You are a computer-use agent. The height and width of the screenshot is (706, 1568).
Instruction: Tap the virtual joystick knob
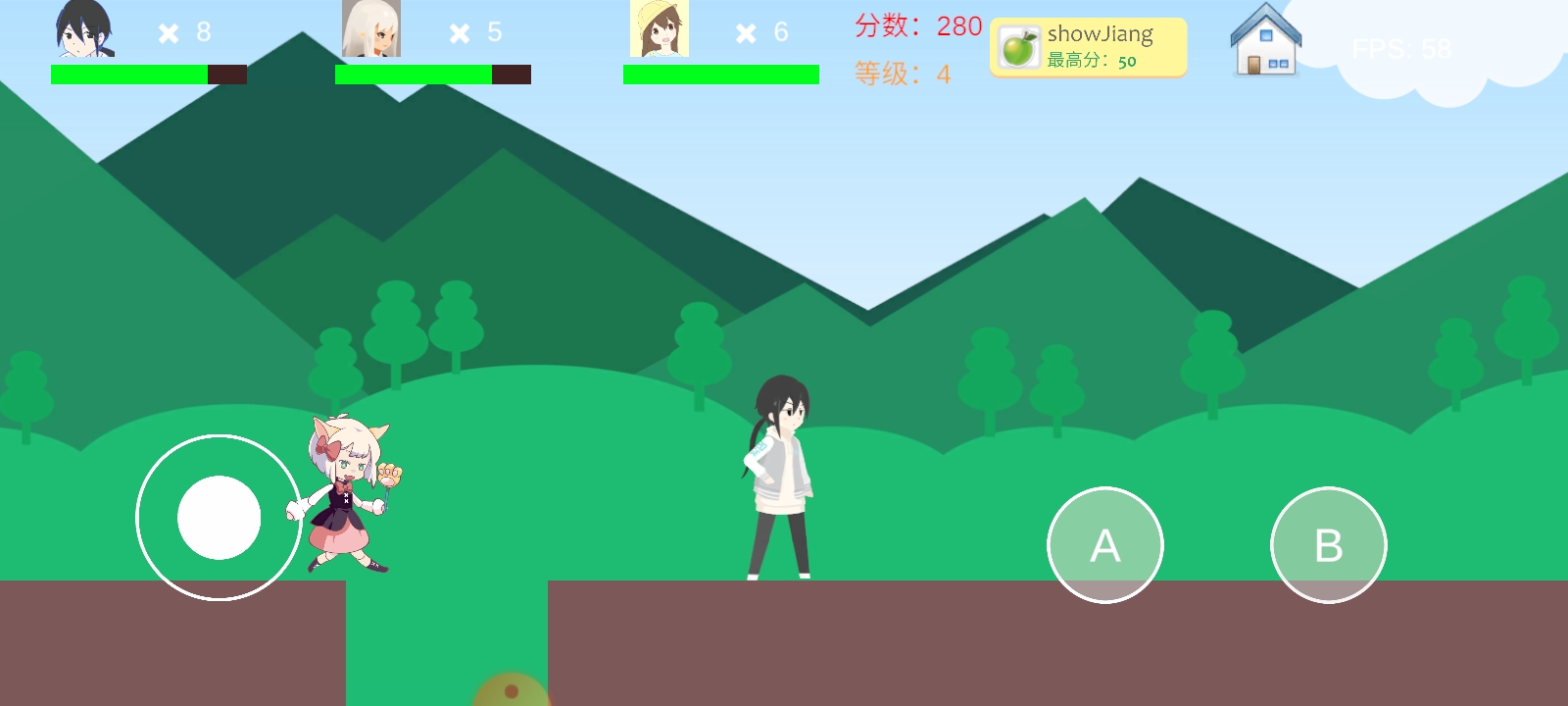click(x=219, y=518)
